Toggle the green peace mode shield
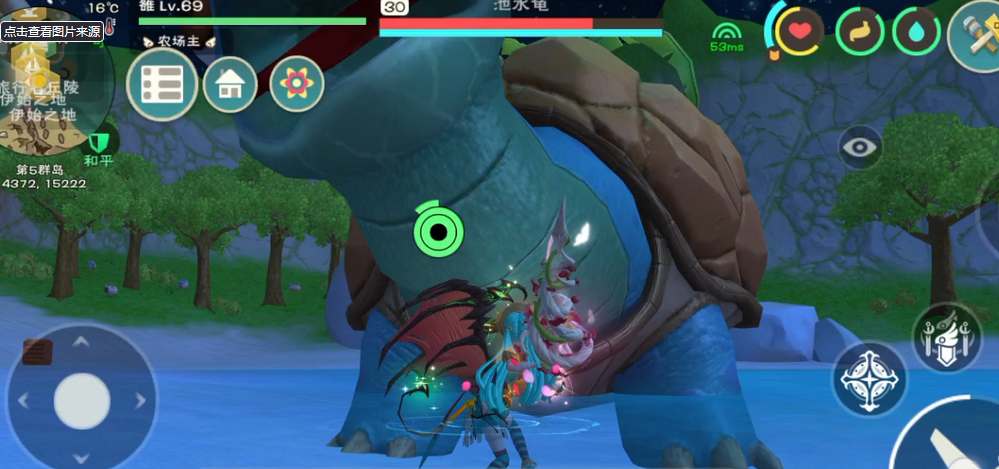Viewport: 999px width, 469px height. 98,142
